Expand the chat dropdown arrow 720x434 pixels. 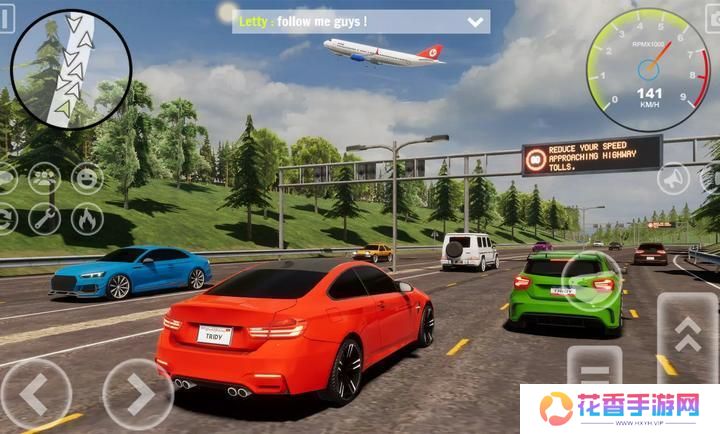click(475, 21)
